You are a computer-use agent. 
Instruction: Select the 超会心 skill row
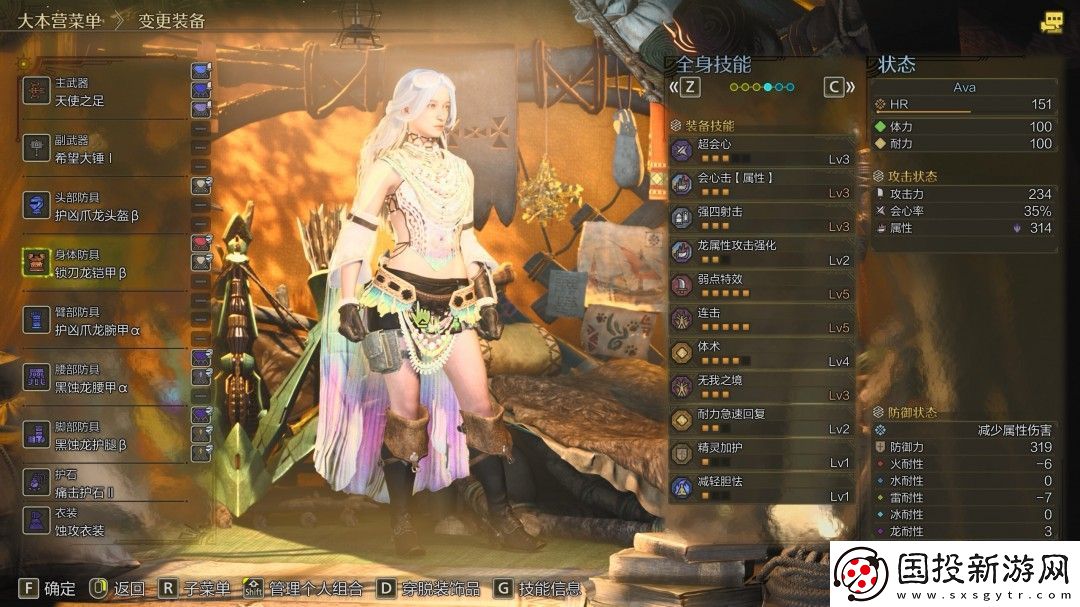coord(762,151)
